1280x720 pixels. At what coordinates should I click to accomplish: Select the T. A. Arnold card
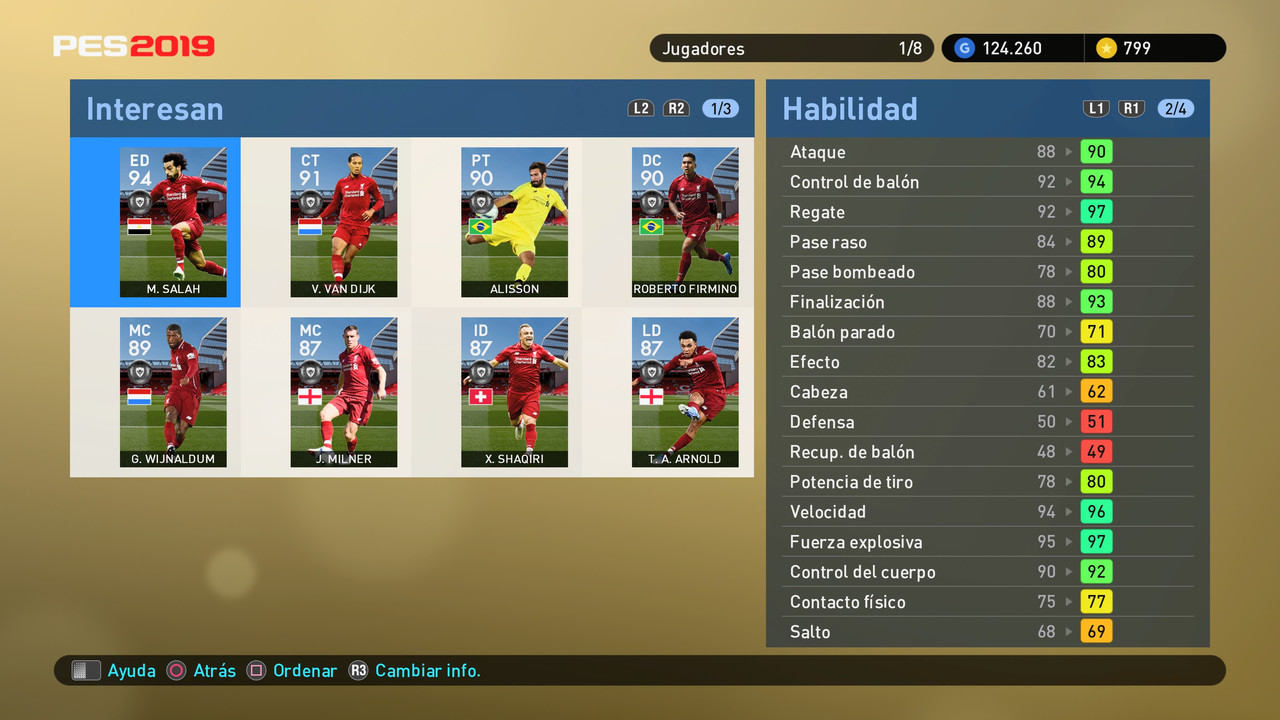[685, 392]
